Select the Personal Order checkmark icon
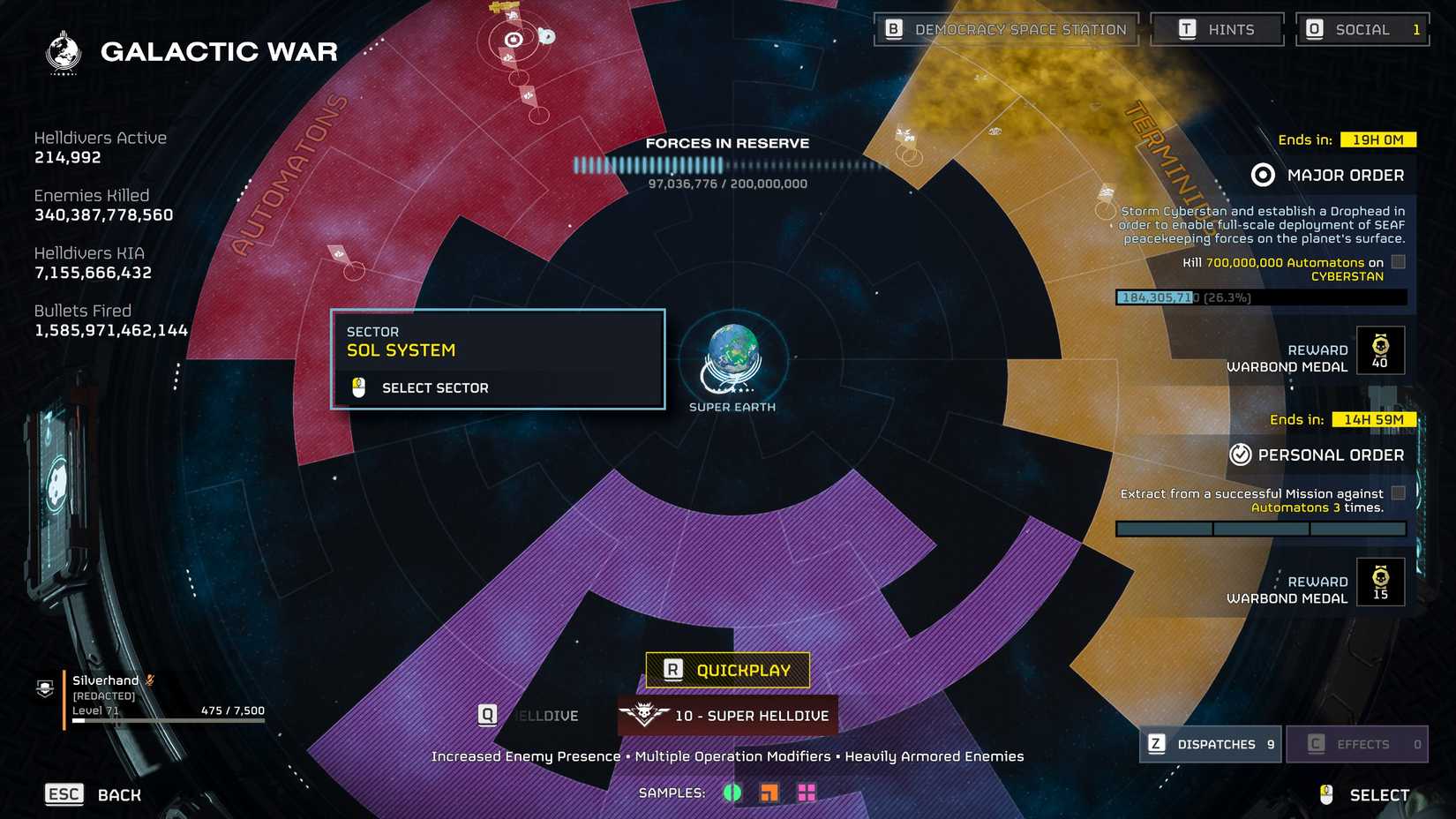 coord(1242,455)
